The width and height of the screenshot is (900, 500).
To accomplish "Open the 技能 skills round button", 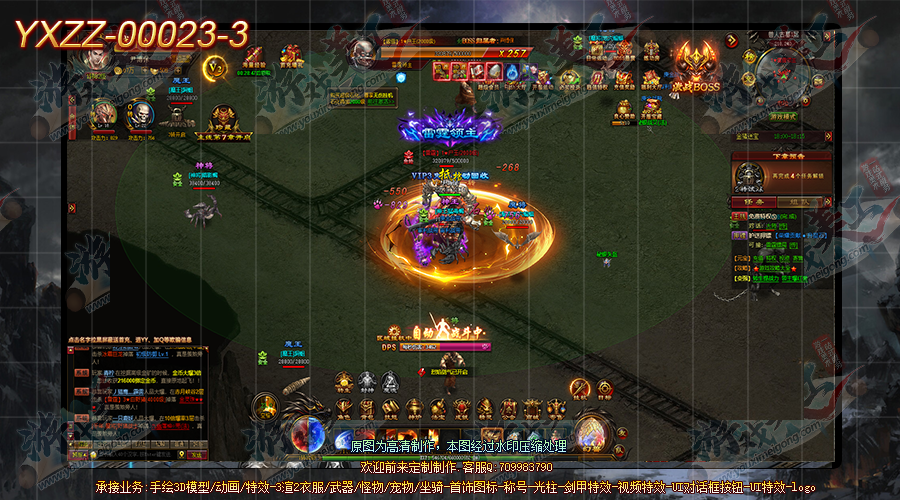I will click(580, 388).
